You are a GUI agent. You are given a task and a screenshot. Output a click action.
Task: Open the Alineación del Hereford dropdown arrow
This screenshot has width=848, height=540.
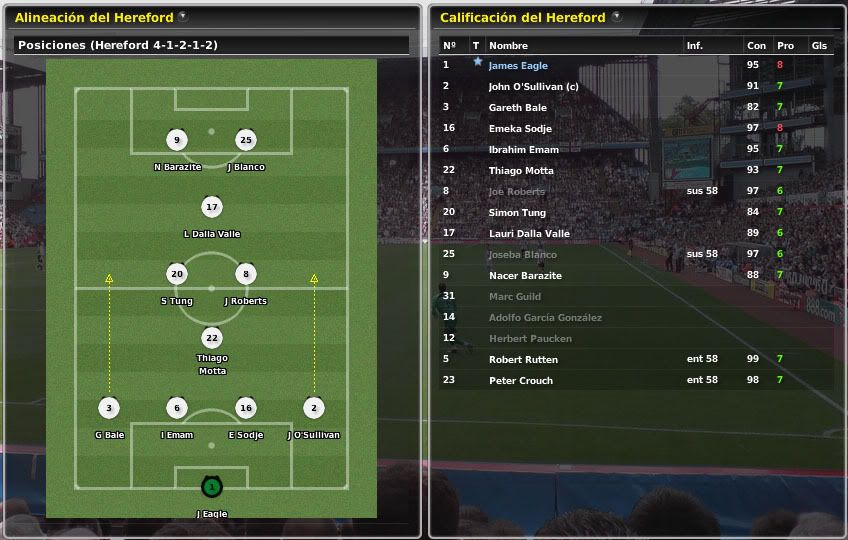183,17
